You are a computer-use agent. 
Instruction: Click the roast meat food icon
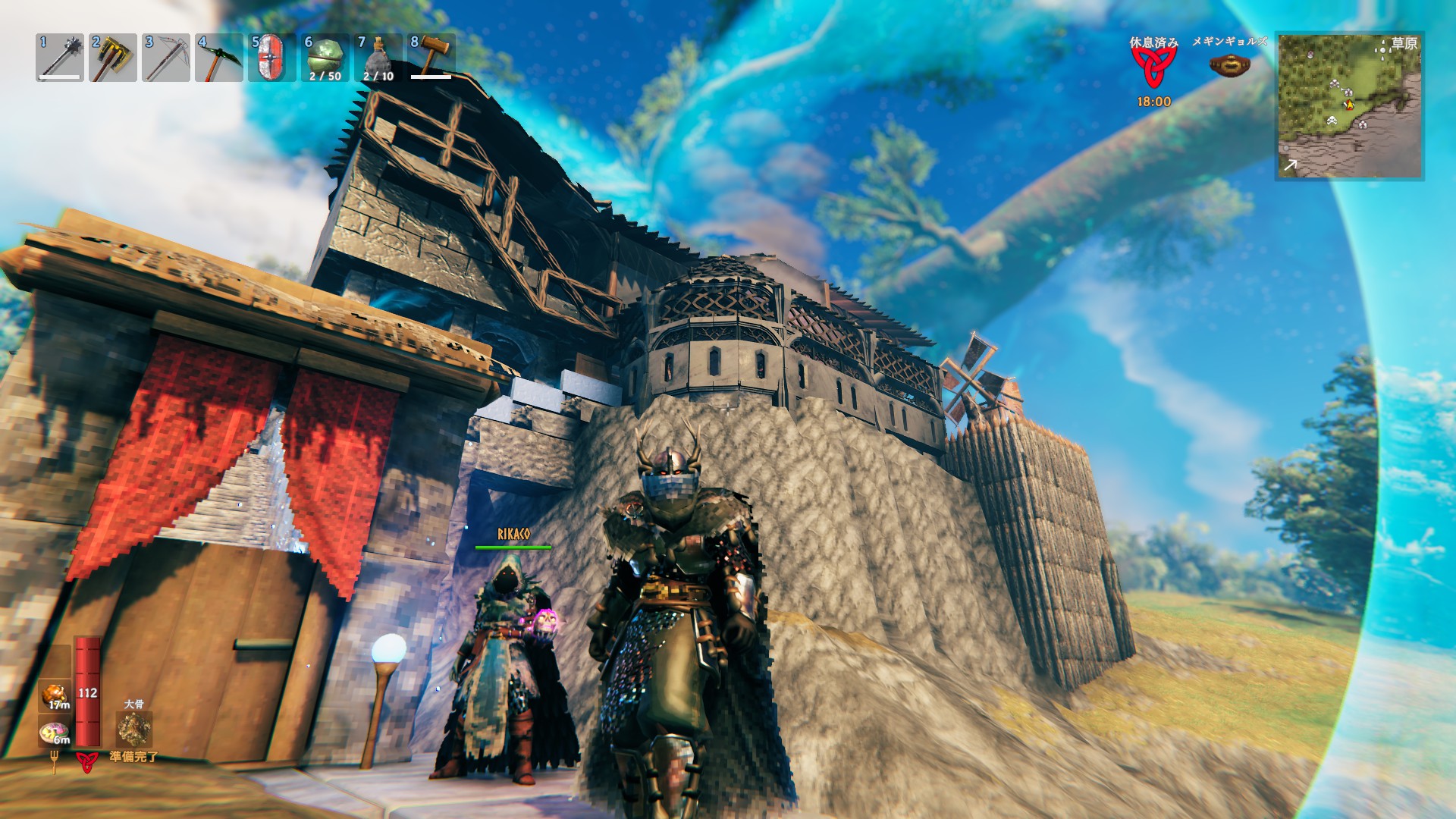(x=55, y=696)
